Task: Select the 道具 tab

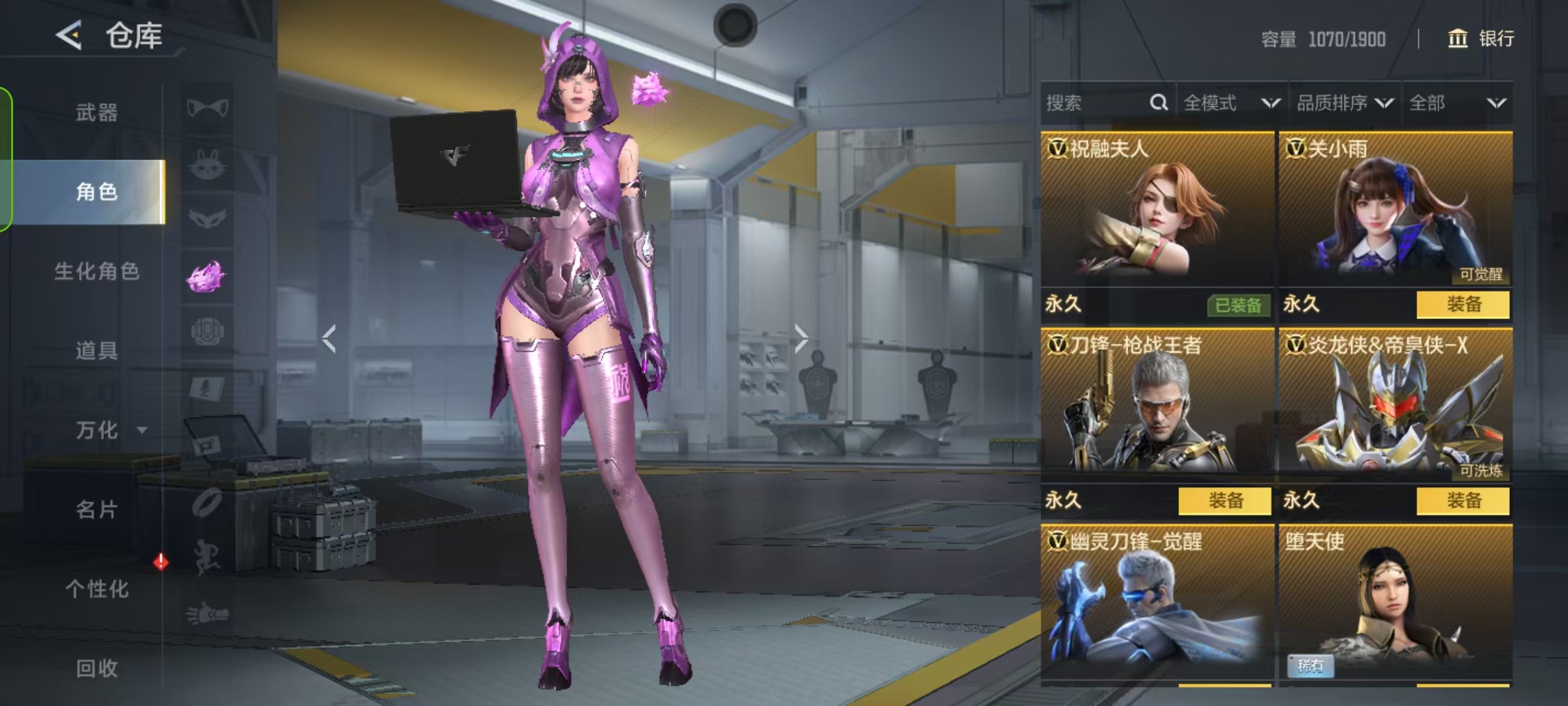Action: [x=97, y=350]
